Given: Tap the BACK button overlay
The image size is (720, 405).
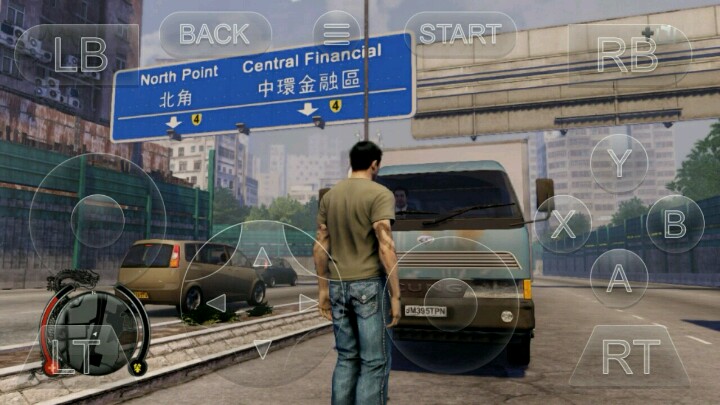Looking at the screenshot, I should click(214, 34).
